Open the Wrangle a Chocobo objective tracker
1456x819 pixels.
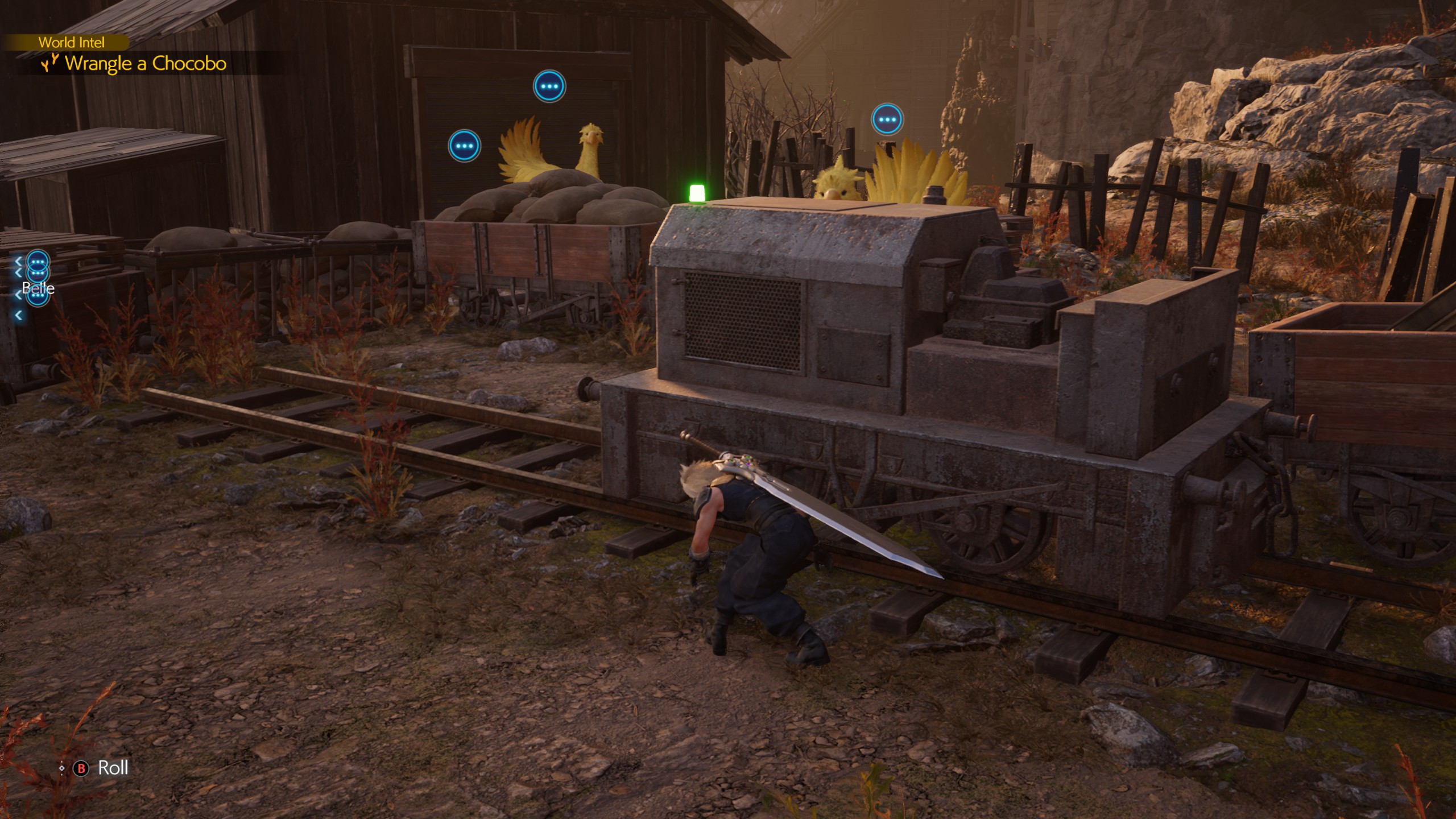click(x=145, y=63)
